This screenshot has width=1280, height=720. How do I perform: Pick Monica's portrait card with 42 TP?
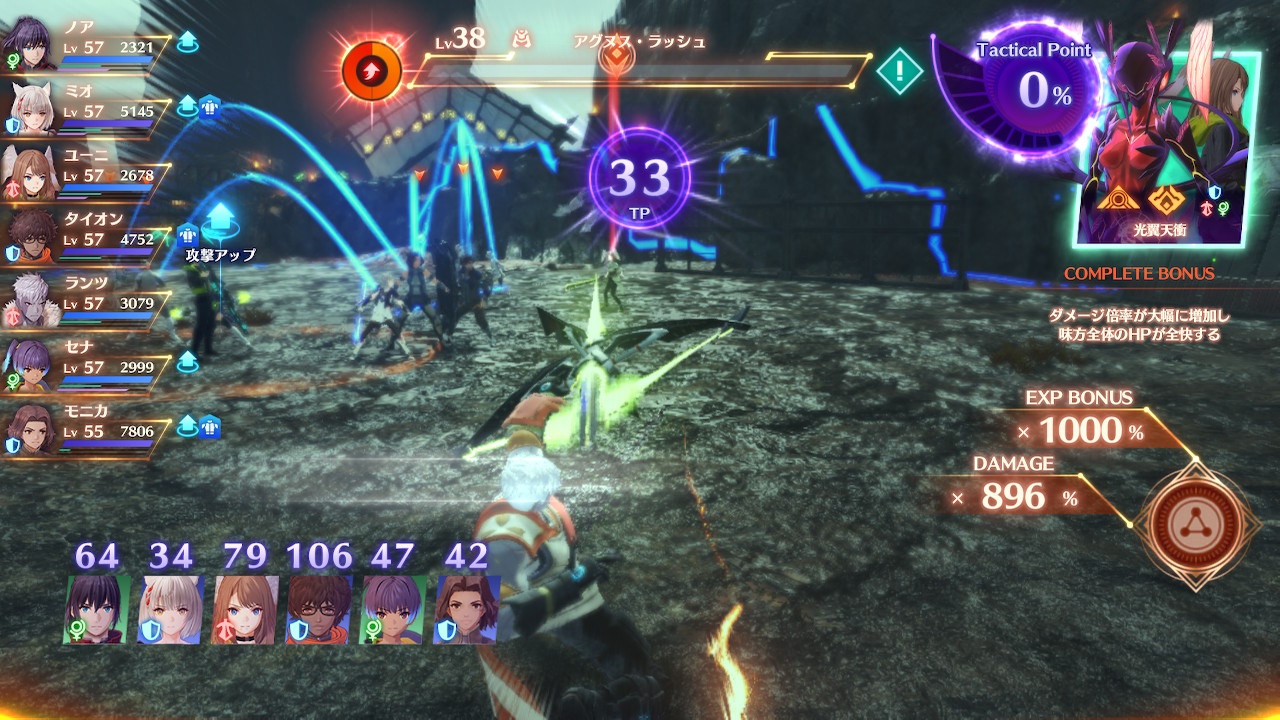[x=467, y=608]
